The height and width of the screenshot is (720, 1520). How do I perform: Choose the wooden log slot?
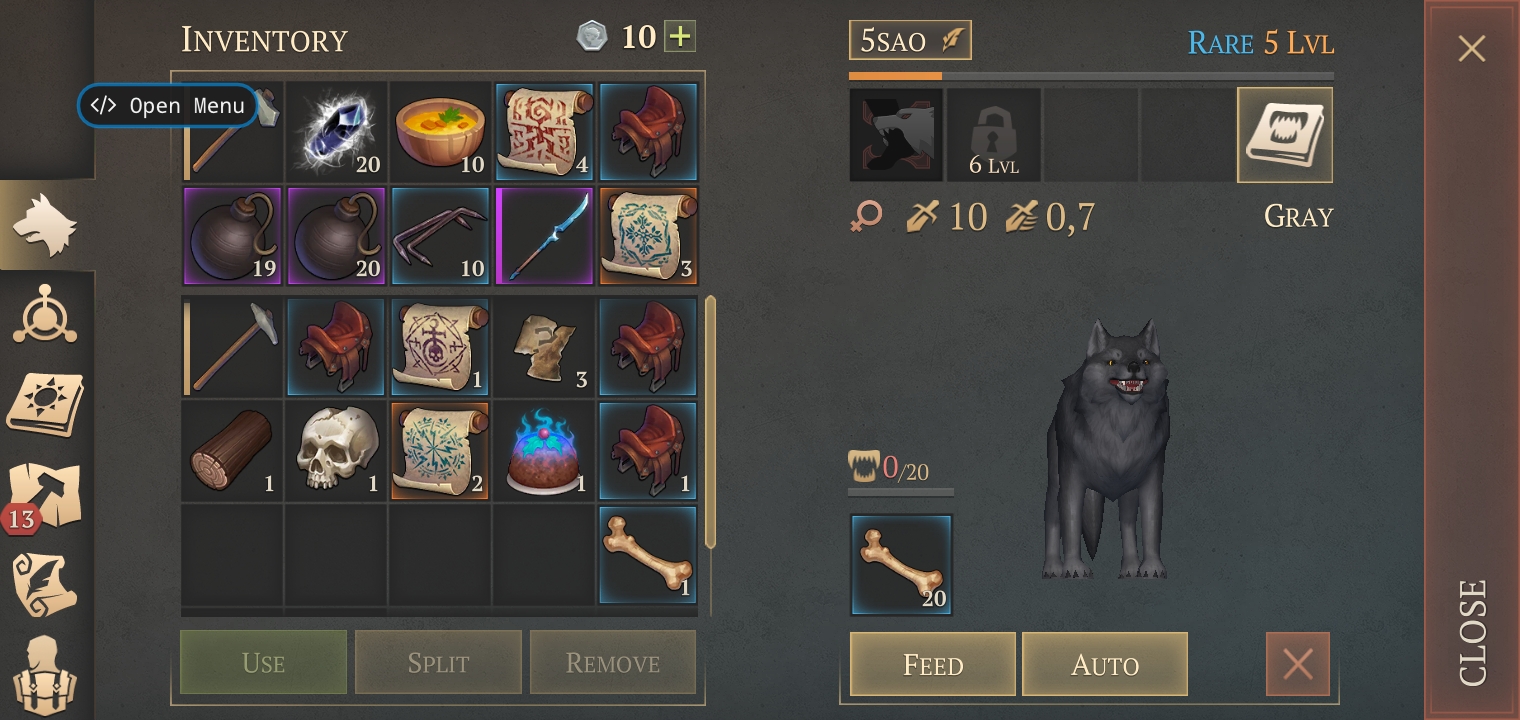tap(232, 450)
